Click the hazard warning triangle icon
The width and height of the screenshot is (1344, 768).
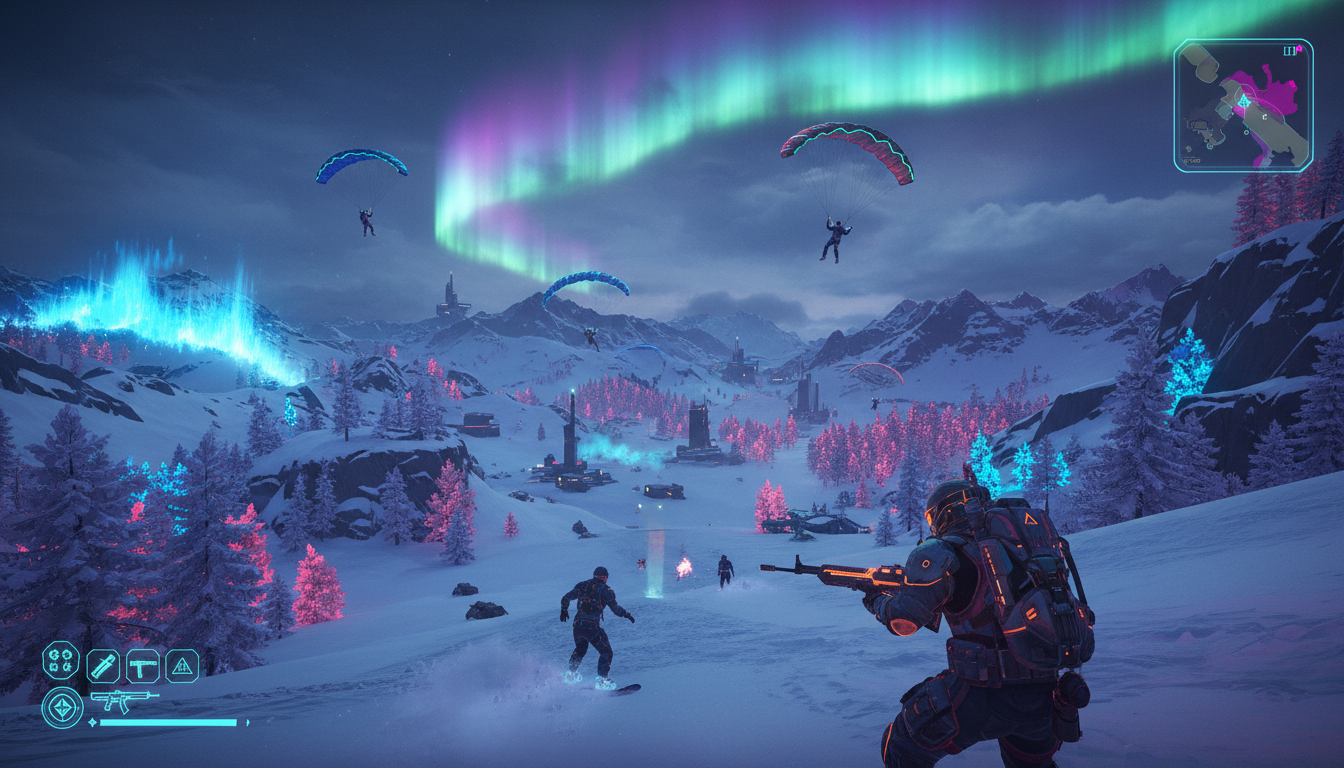coord(181,667)
